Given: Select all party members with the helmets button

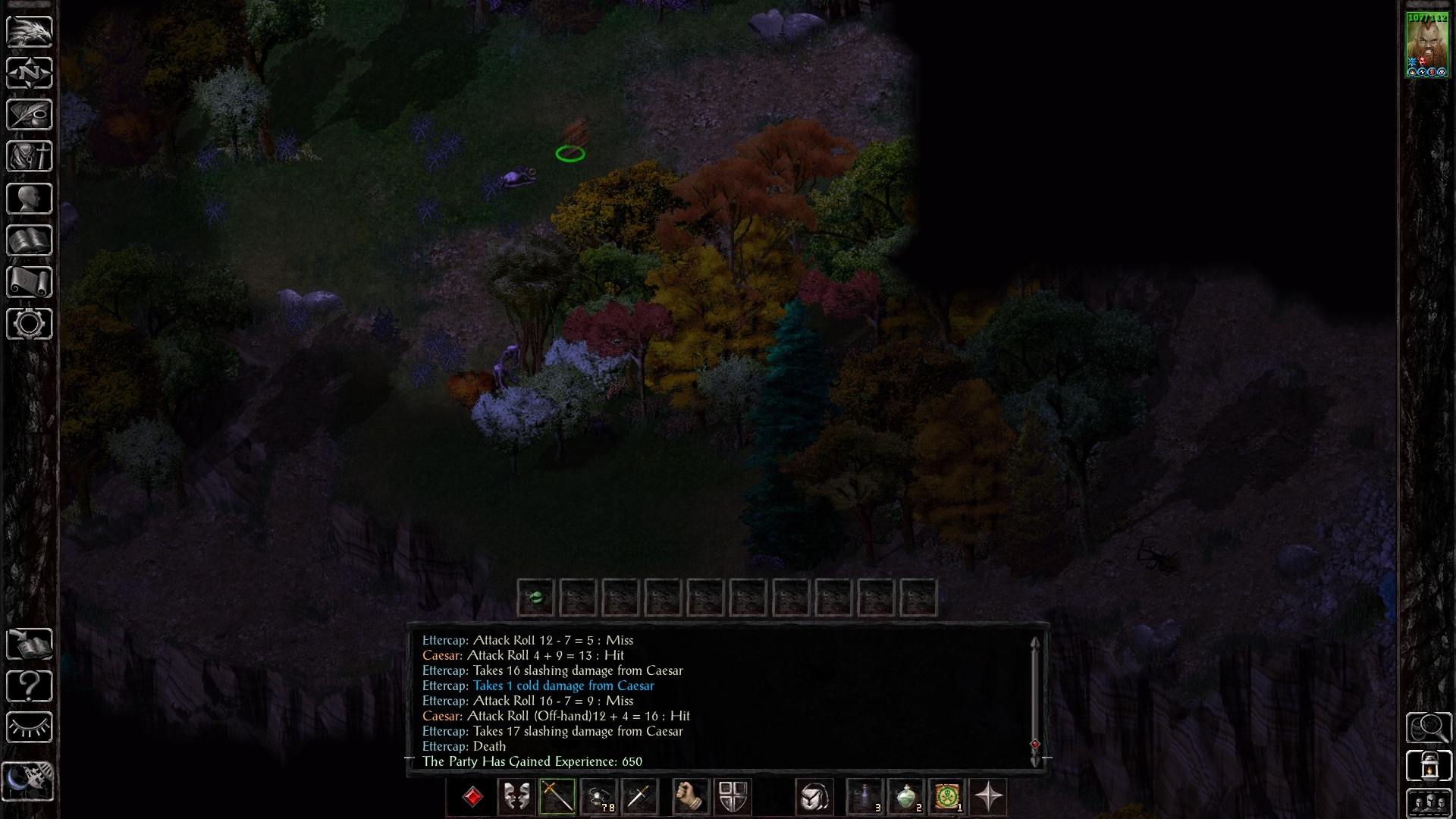Looking at the screenshot, I should 1429,804.
